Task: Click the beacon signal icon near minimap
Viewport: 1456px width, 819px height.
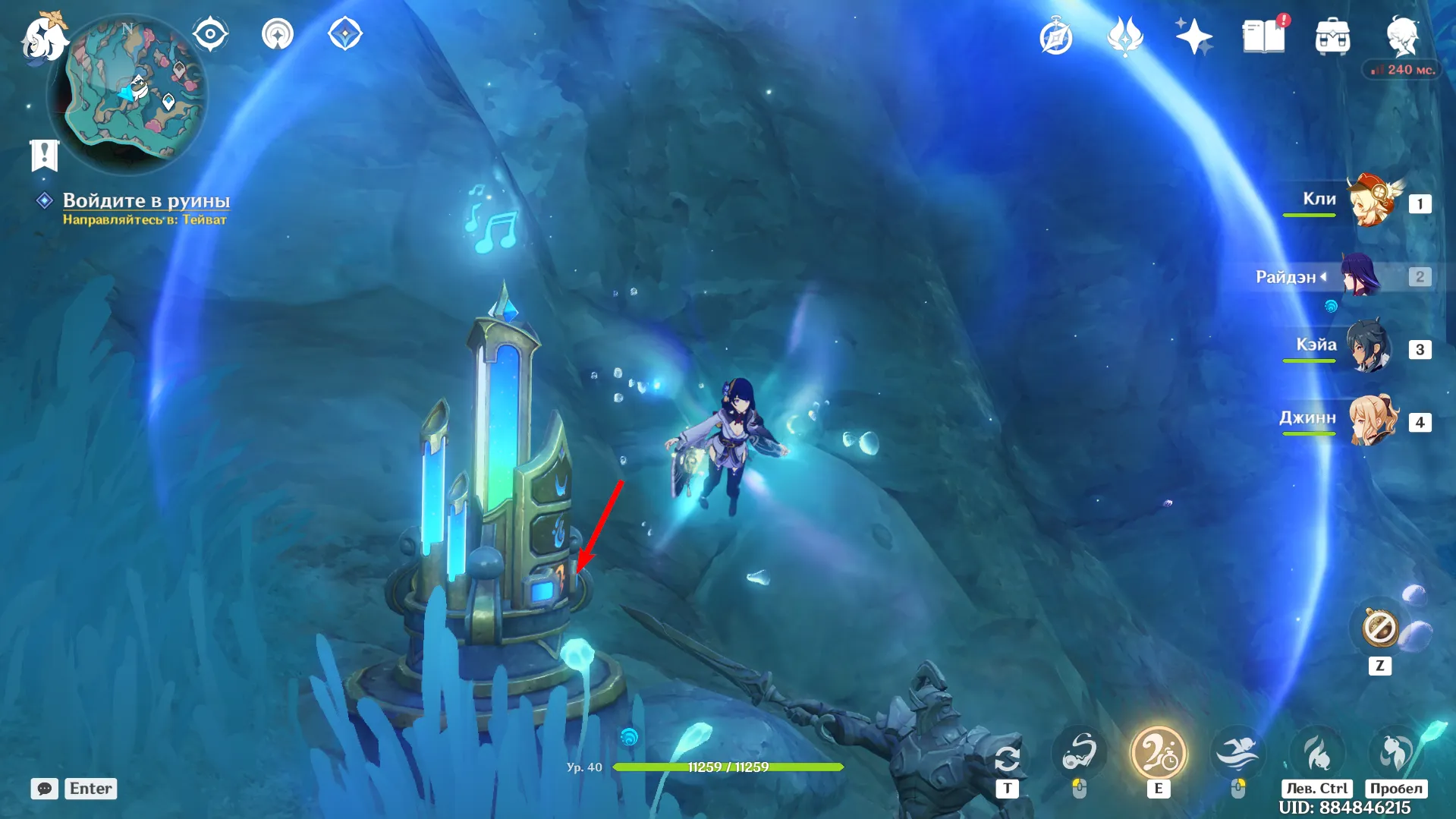Action: click(278, 34)
